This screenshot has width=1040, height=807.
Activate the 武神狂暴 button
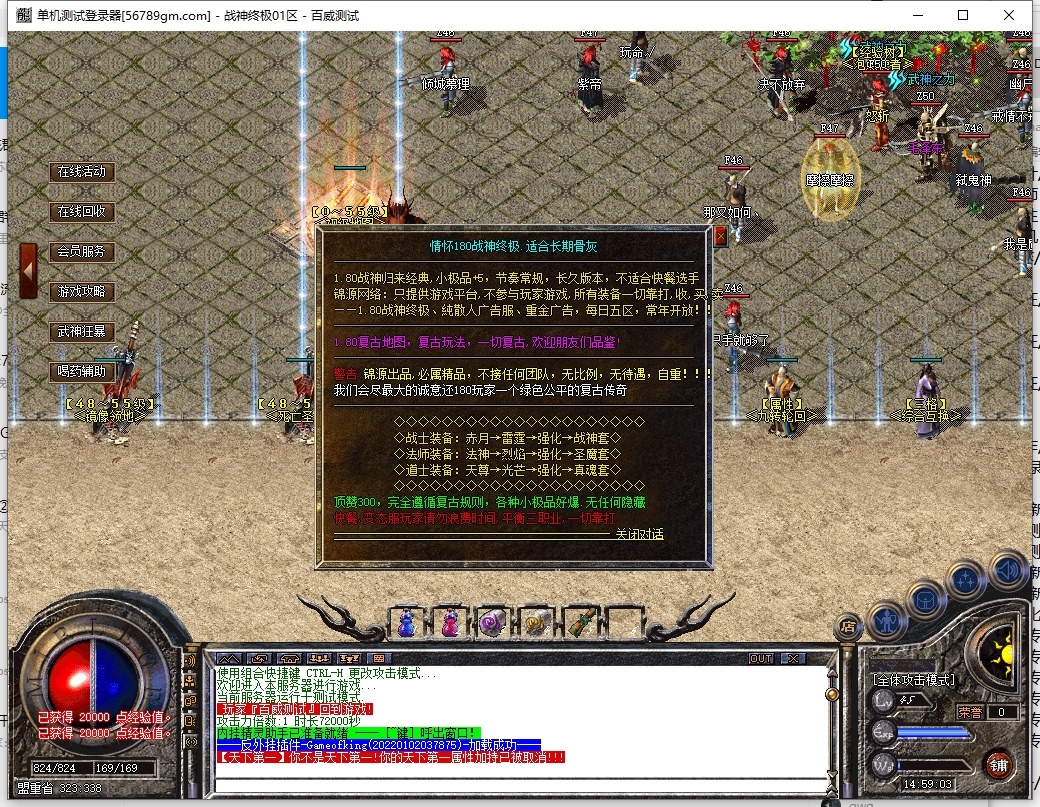click(x=82, y=332)
